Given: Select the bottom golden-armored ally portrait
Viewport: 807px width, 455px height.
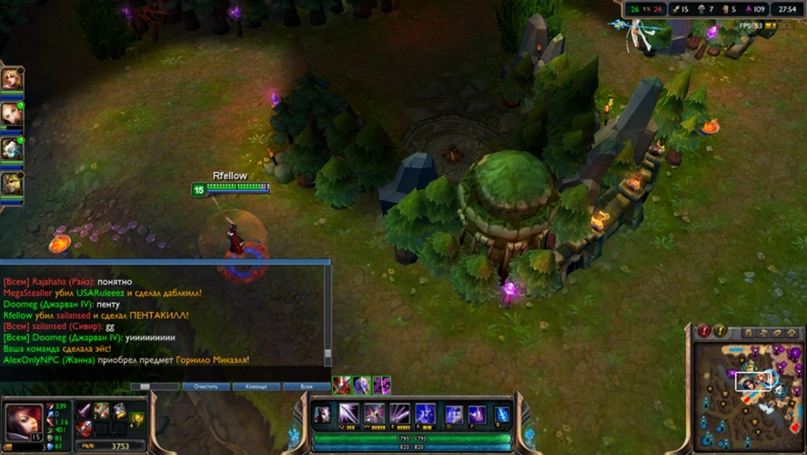Looking at the screenshot, I should [x=11, y=183].
